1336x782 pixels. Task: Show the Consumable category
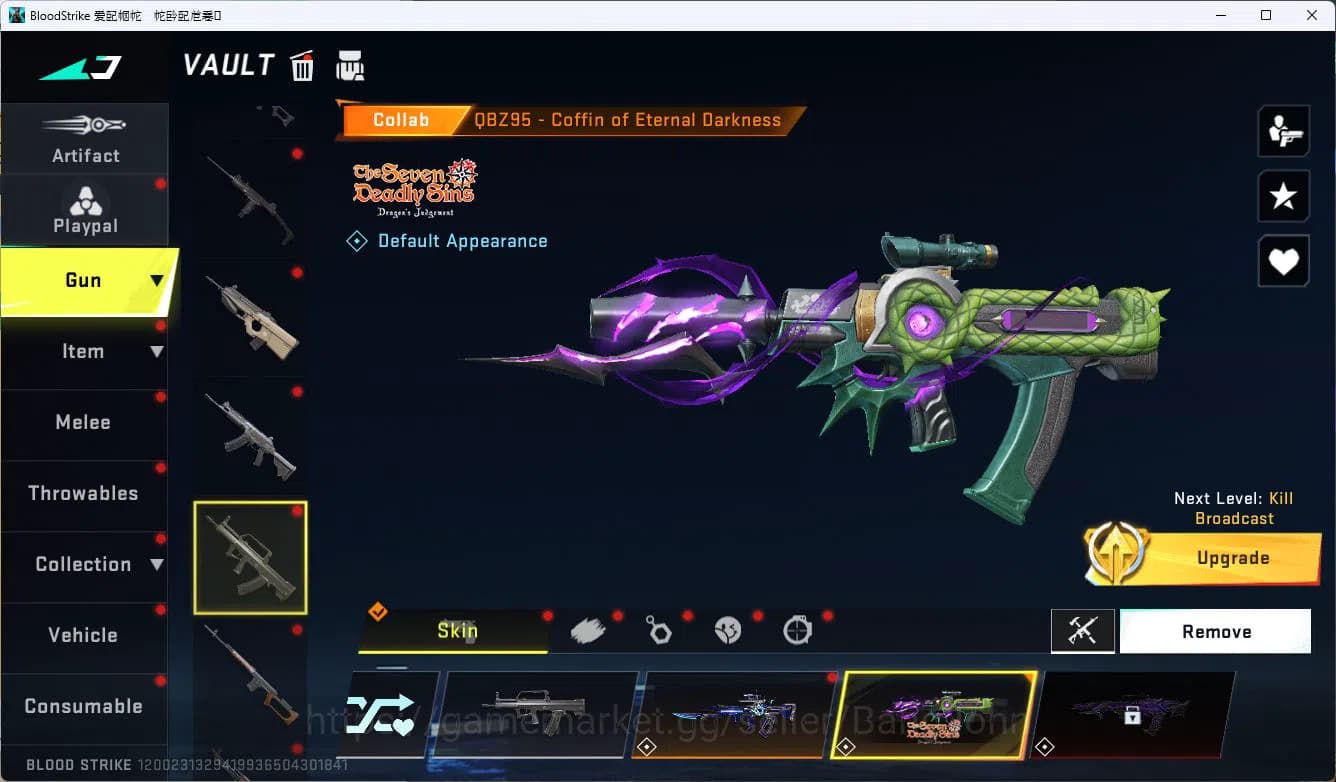click(83, 707)
